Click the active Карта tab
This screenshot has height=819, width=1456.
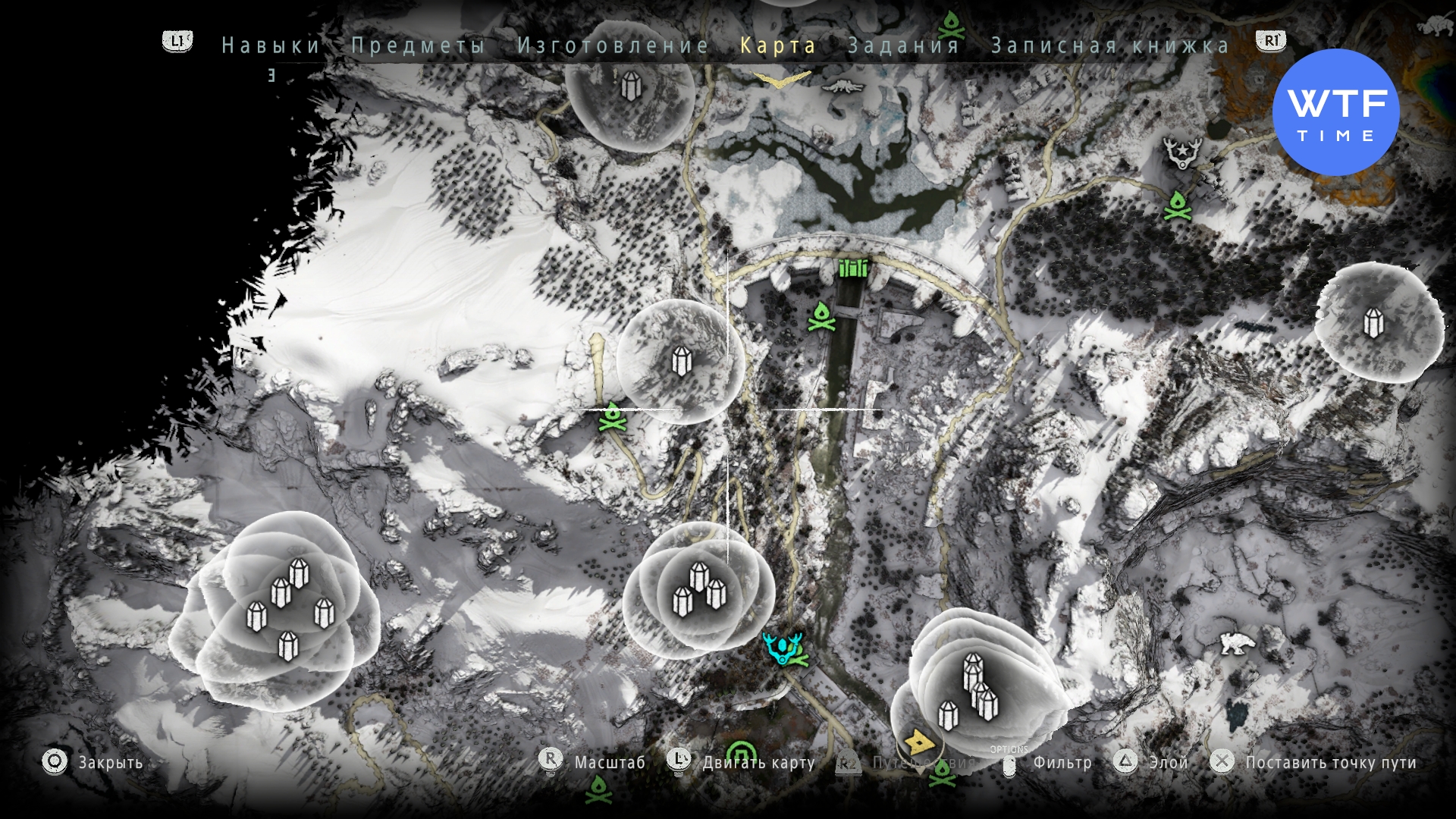(x=778, y=45)
